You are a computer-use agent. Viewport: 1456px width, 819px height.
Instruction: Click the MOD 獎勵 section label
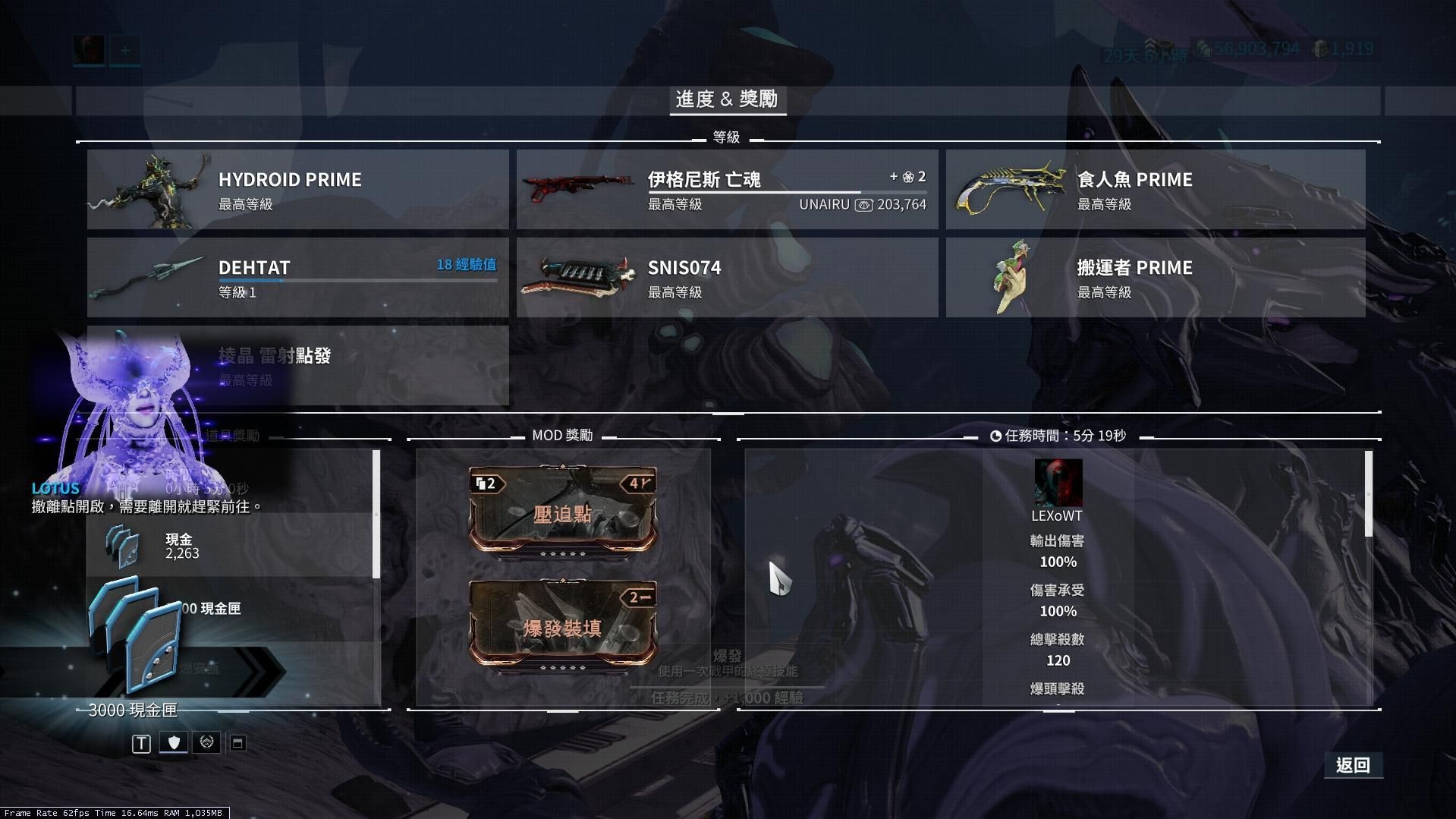pos(563,435)
